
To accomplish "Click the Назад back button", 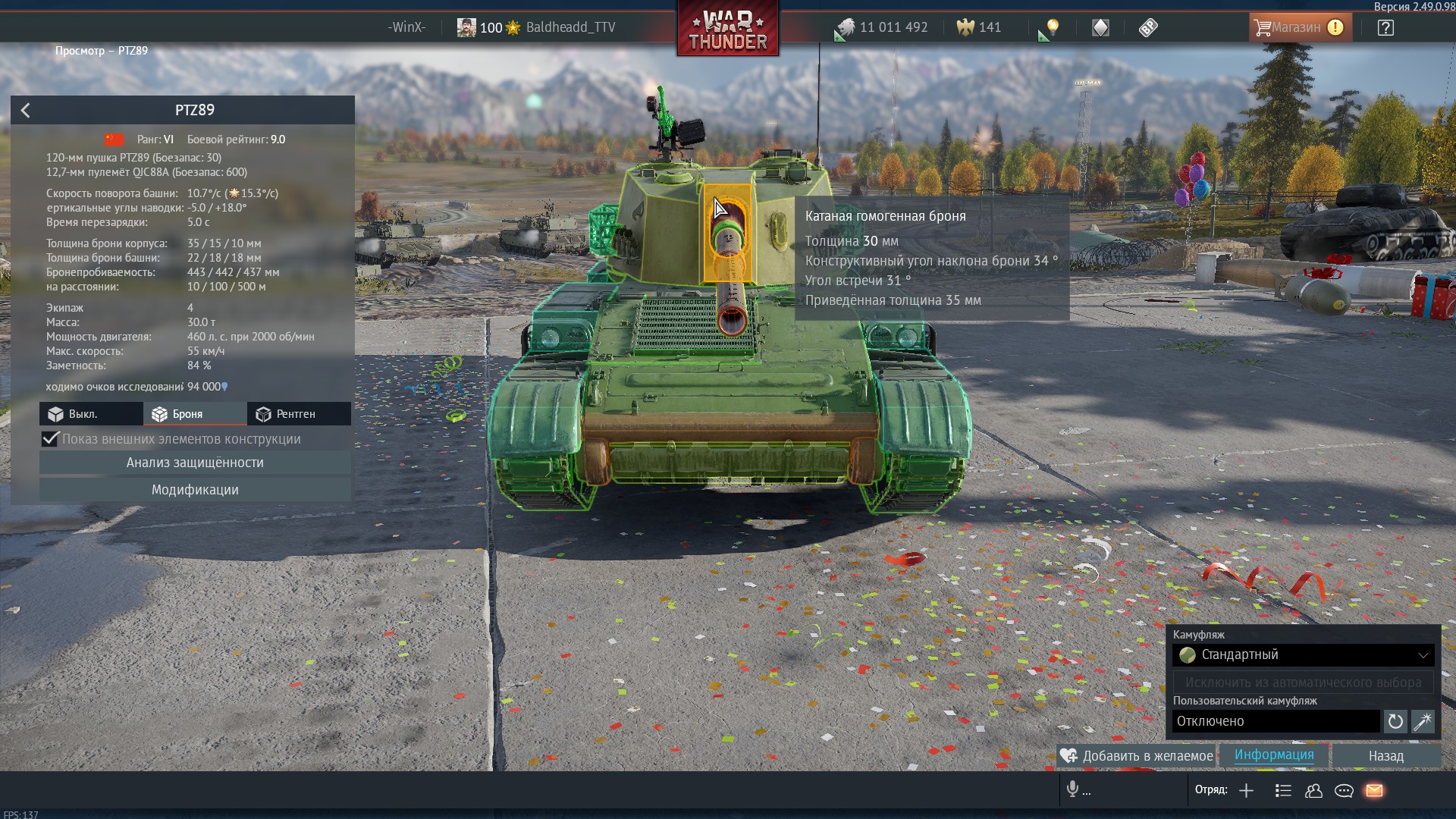I will (1386, 756).
